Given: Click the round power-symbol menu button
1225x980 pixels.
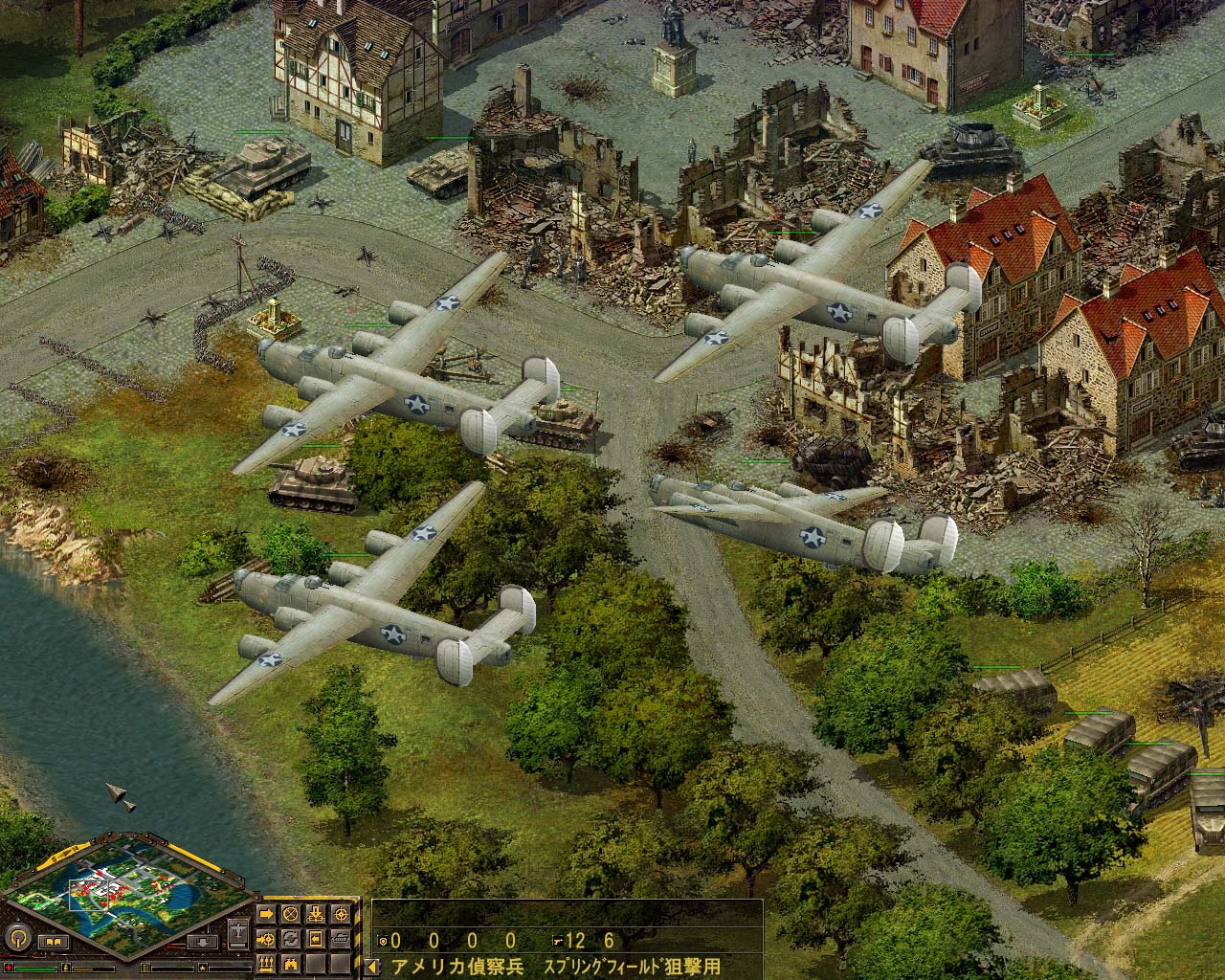Looking at the screenshot, I should point(17,937).
